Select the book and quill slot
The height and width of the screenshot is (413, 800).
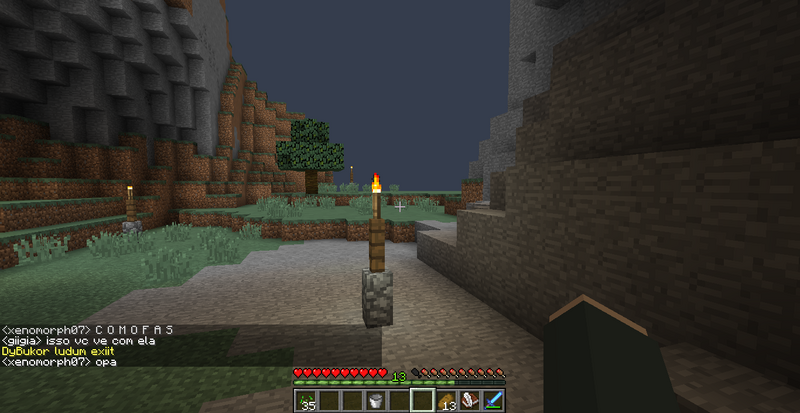(x=469, y=401)
